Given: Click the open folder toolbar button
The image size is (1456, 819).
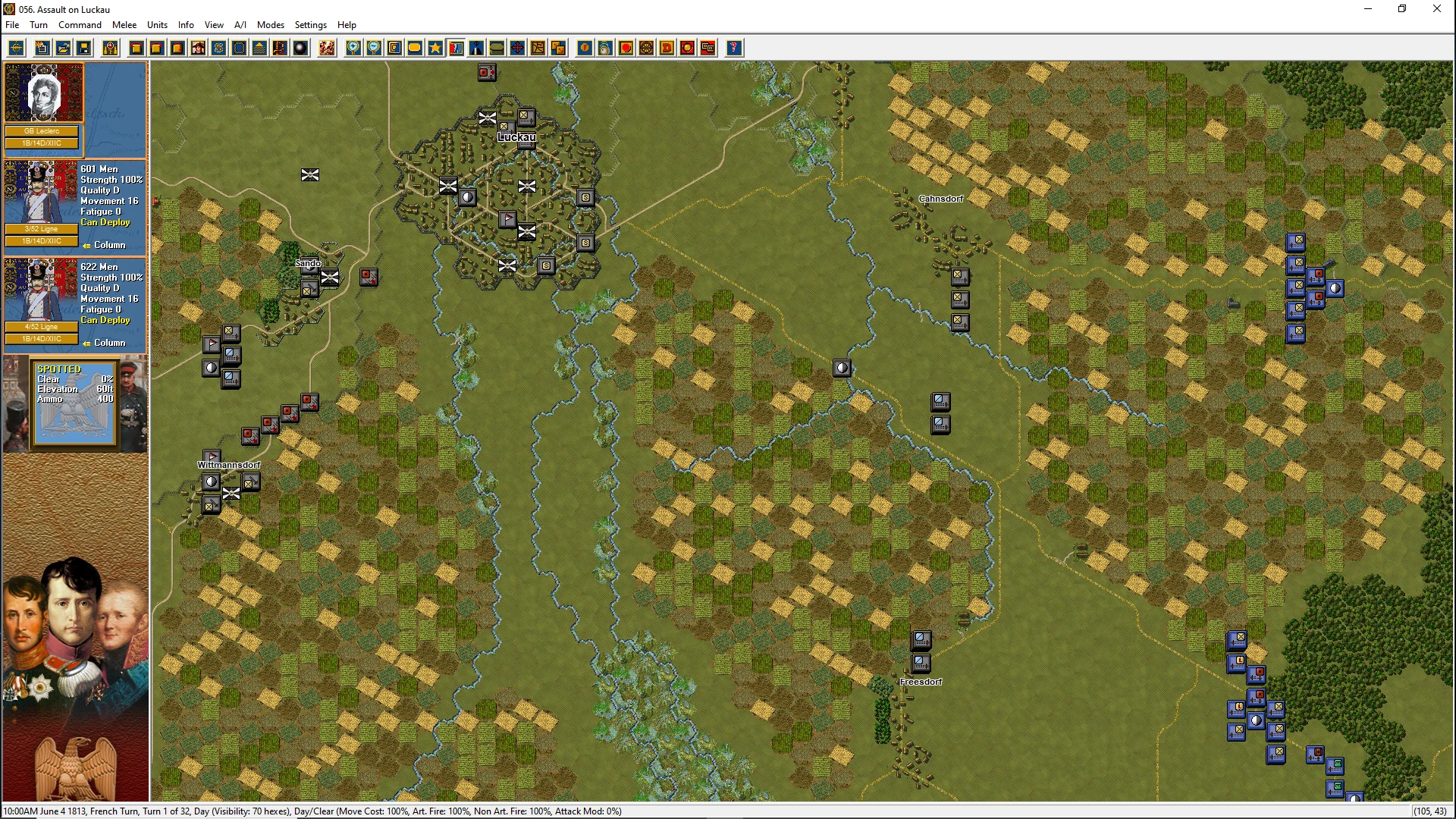Looking at the screenshot, I should coord(64,49).
